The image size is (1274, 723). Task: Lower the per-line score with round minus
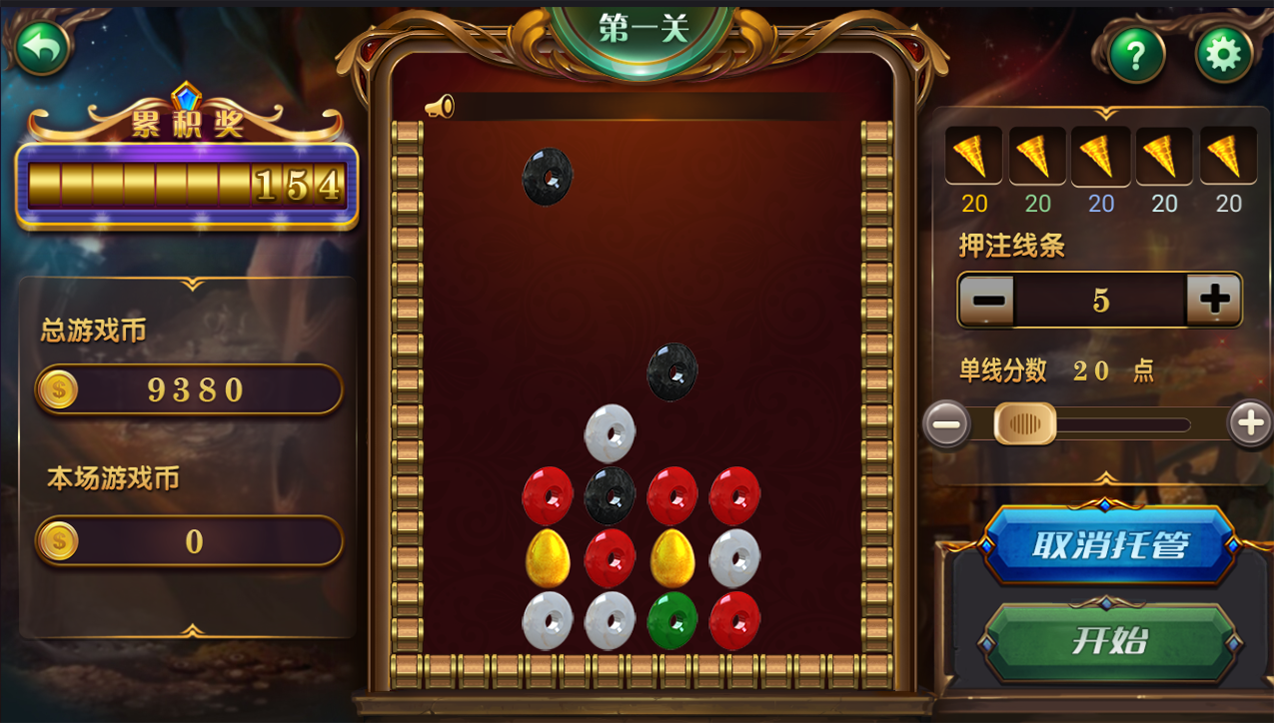[946, 424]
